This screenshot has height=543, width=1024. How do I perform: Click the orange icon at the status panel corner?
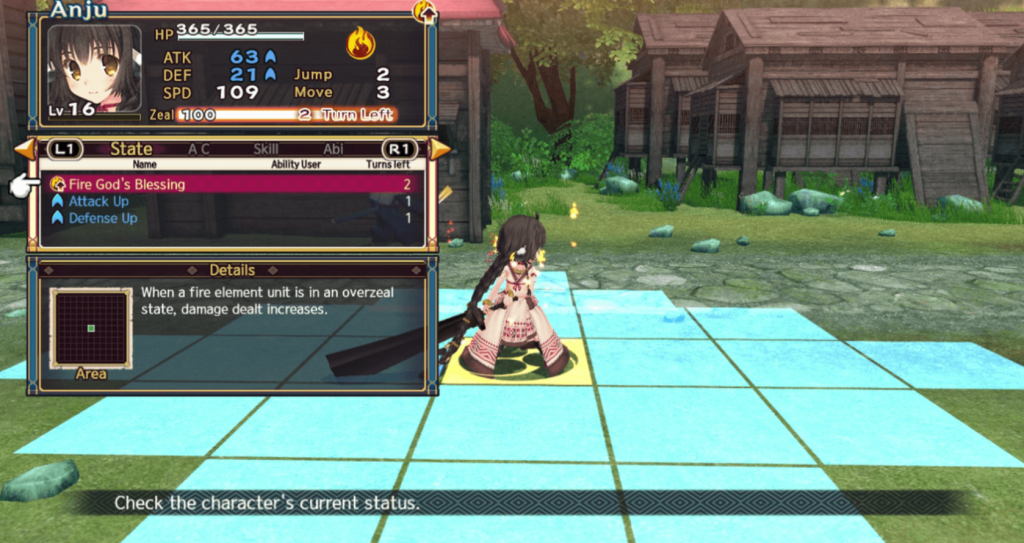click(424, 12)
